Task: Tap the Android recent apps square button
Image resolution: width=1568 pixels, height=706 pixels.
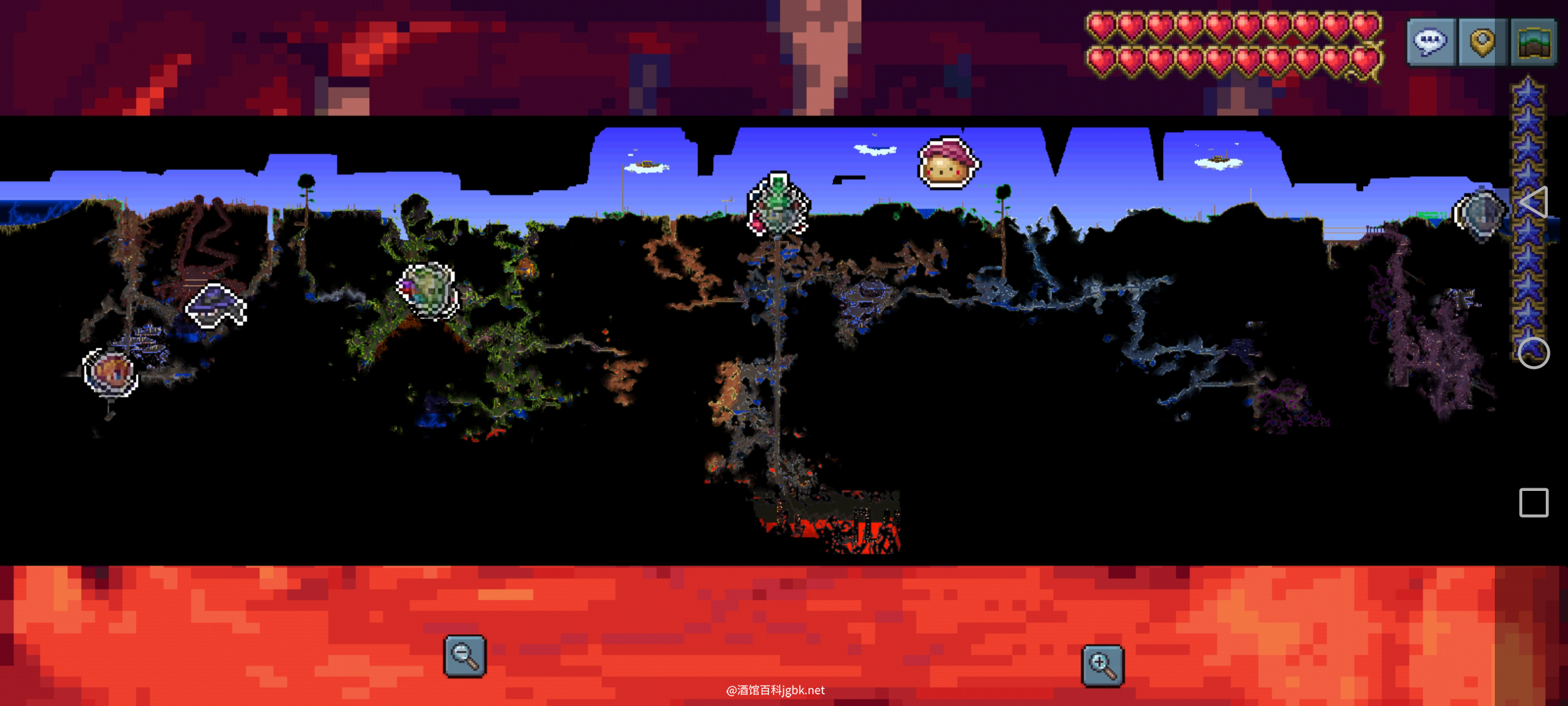Action: click(x=1533, y=503)
